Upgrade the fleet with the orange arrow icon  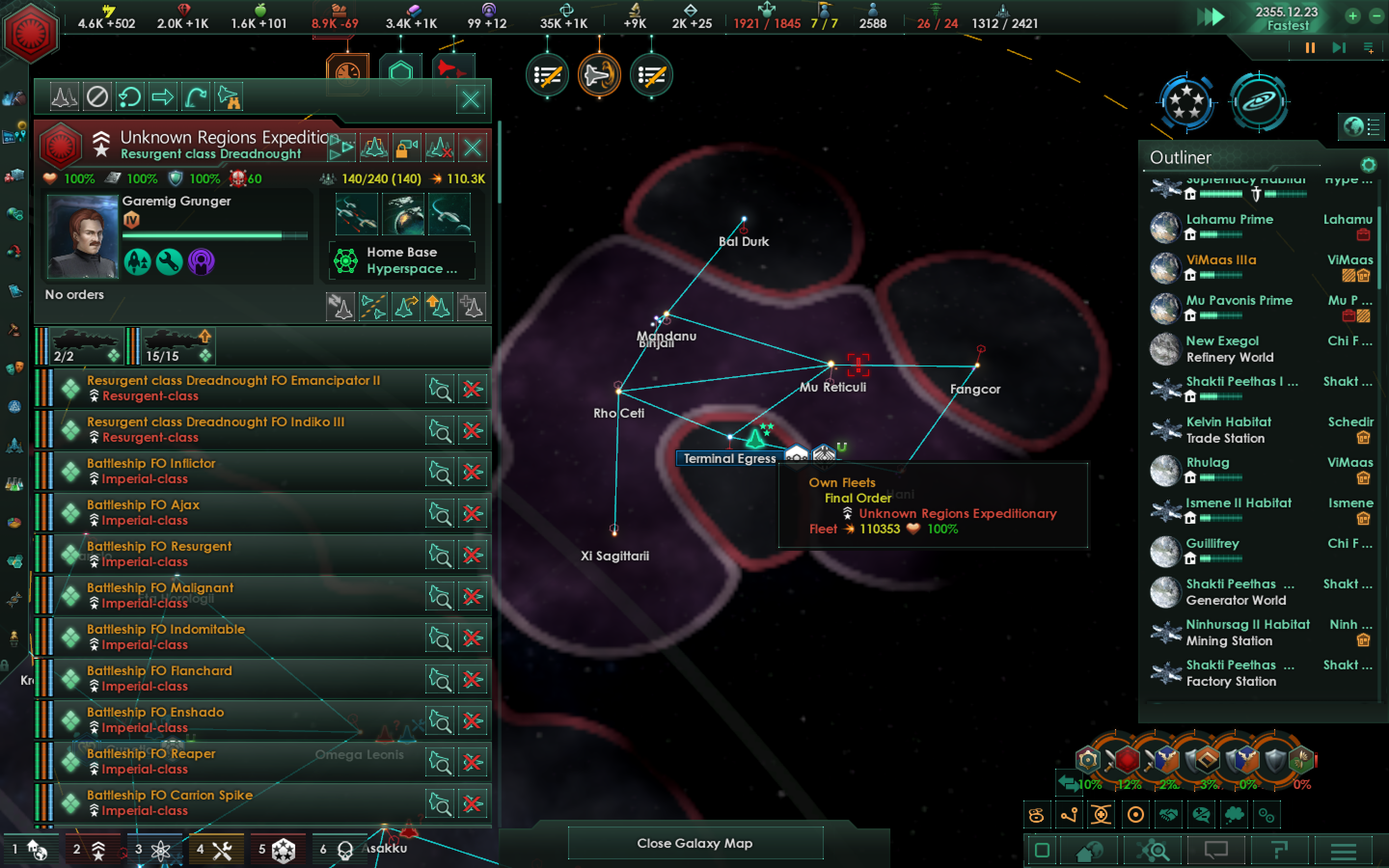point(439,306)
